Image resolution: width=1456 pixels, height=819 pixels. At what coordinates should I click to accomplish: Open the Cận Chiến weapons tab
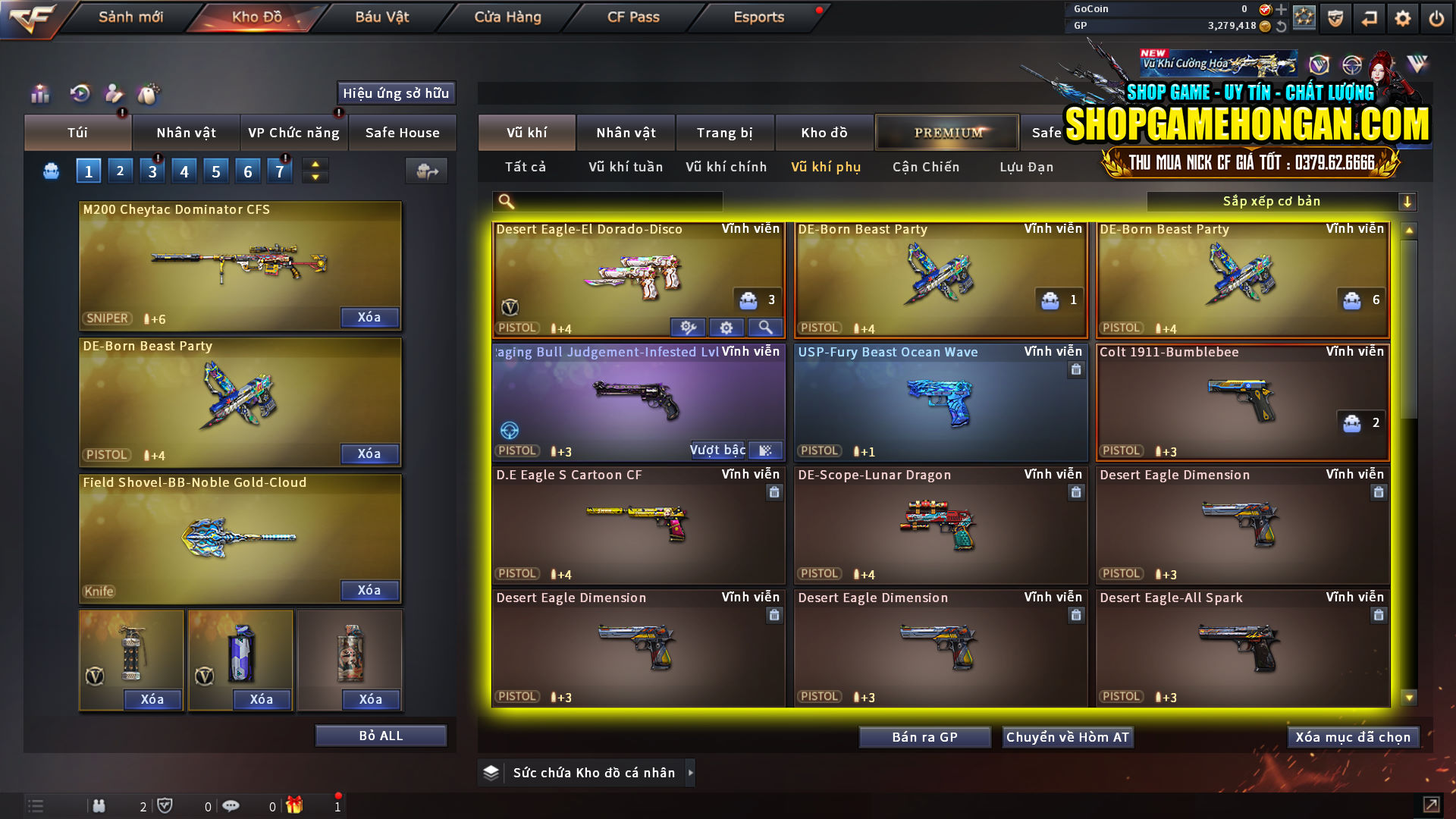tap(925, 167)
